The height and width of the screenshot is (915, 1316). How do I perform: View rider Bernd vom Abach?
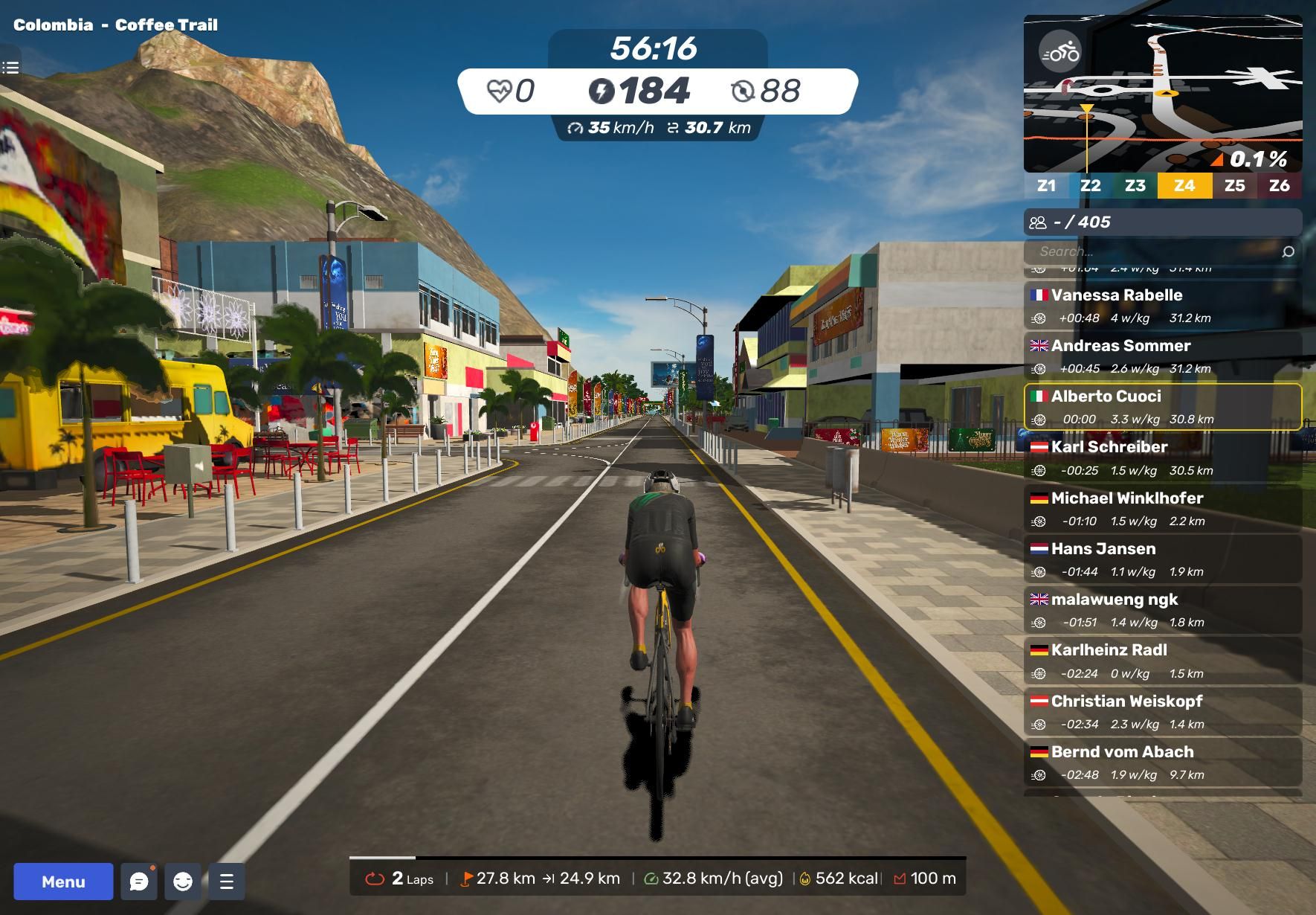point(1162,762)
